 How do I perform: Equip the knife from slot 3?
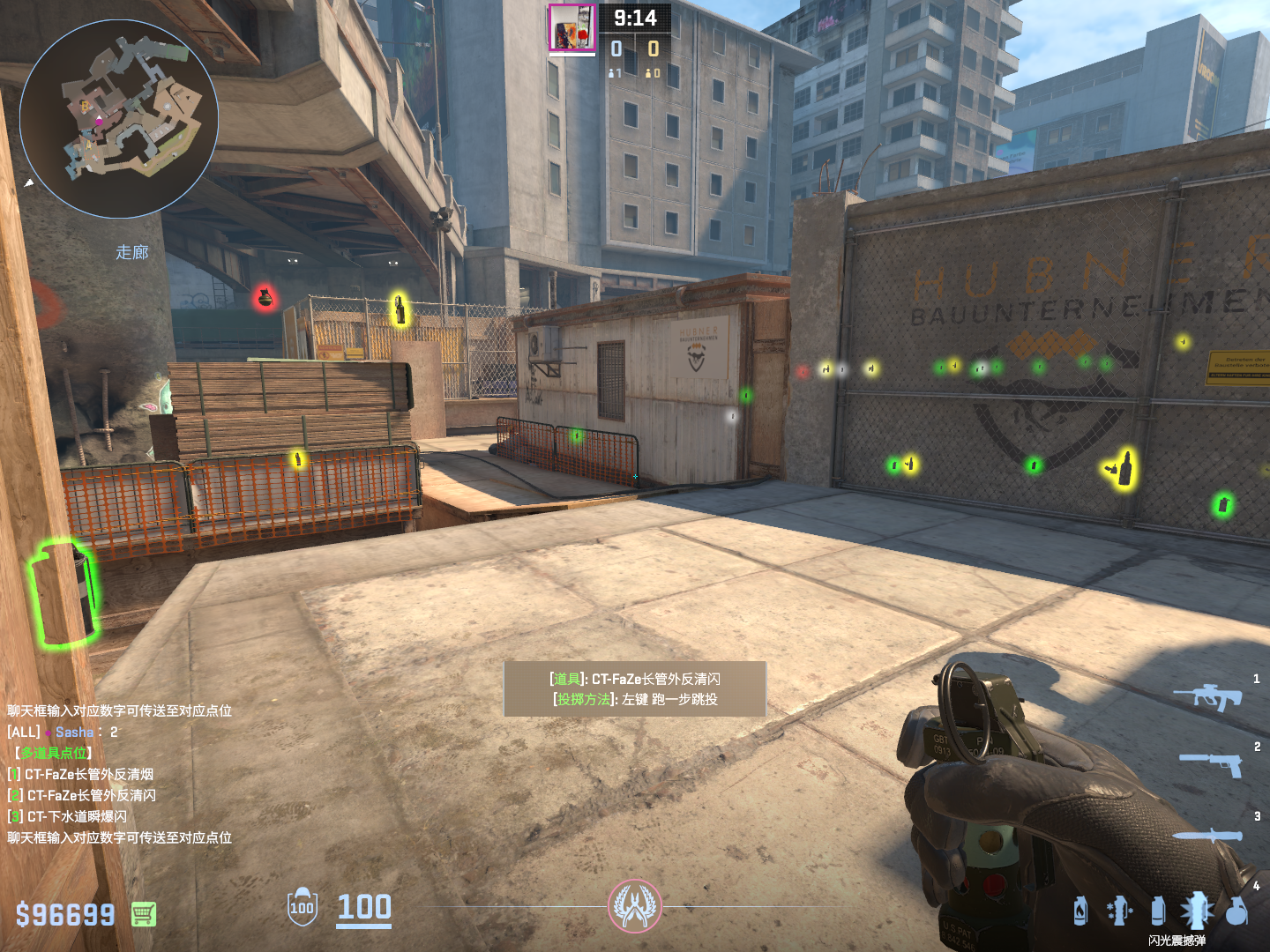[1206, 835]
